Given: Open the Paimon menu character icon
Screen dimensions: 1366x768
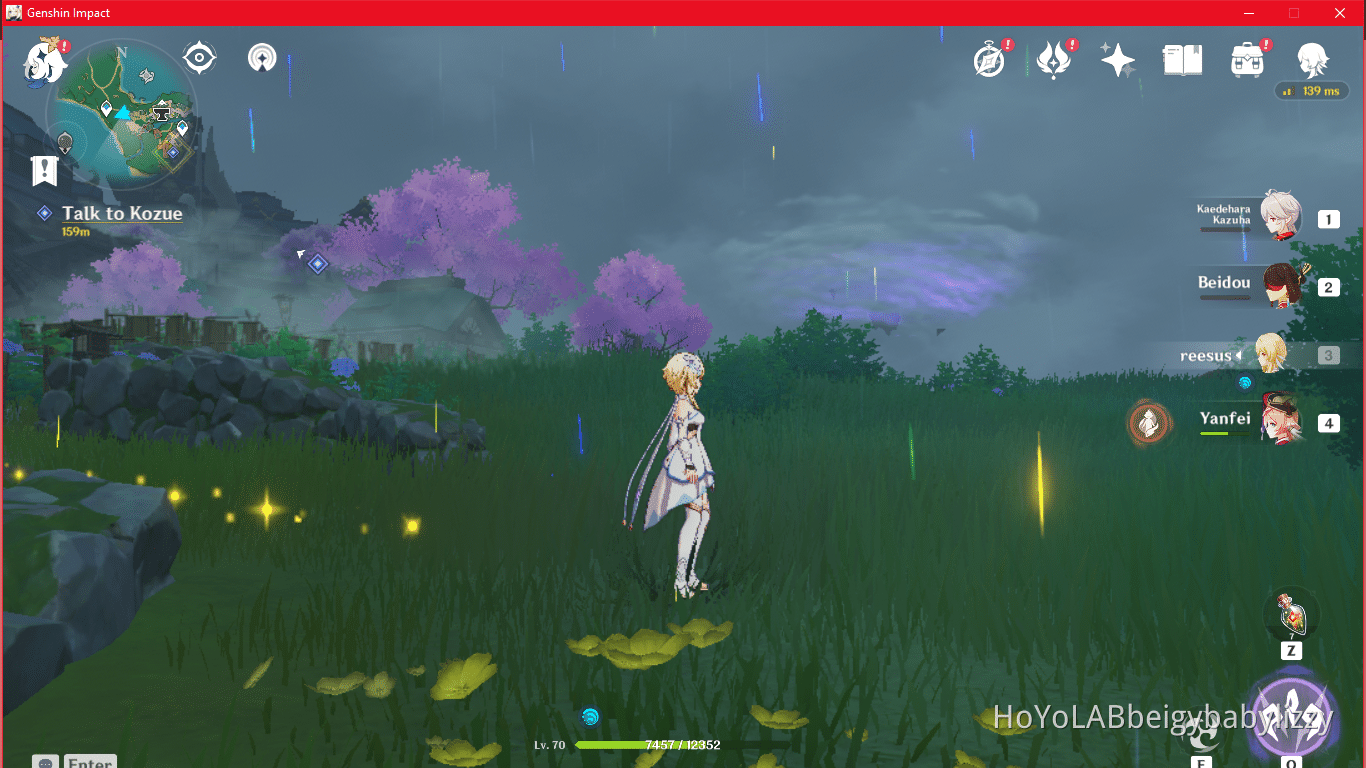Looking at the screenshot, I should (1313, 62).
